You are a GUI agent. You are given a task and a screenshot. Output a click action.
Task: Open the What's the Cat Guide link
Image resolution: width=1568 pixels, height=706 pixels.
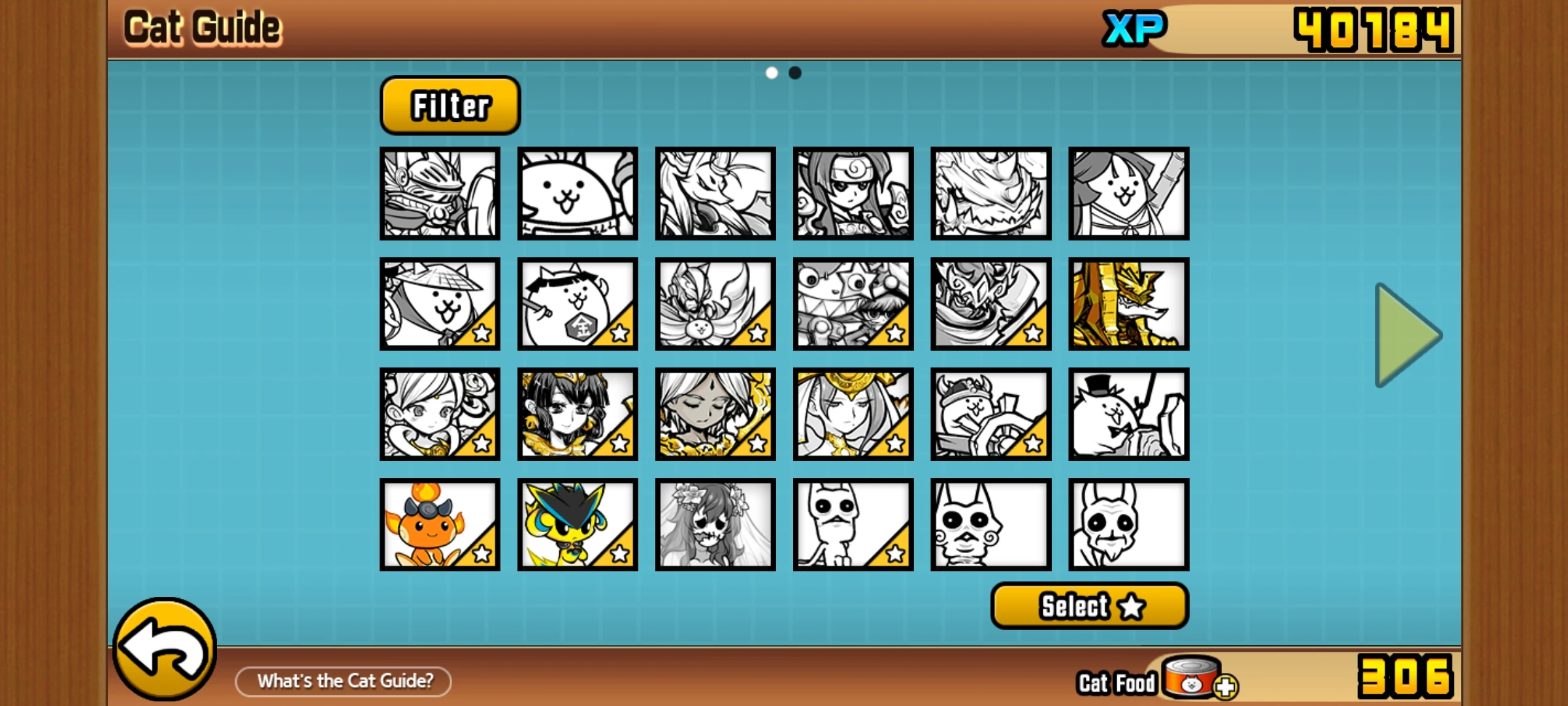pyautogui.click(x=343, y=681)
